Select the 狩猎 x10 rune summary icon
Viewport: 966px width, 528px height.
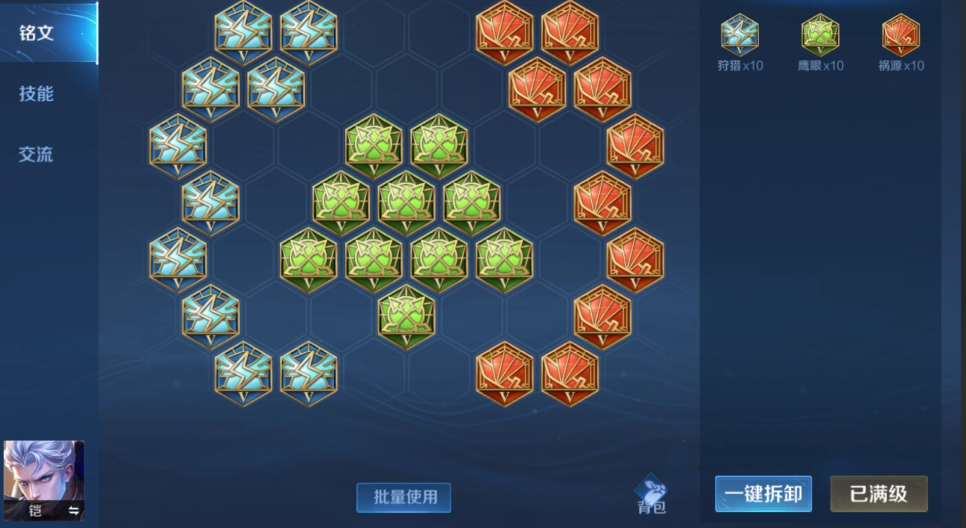(740, 34)
